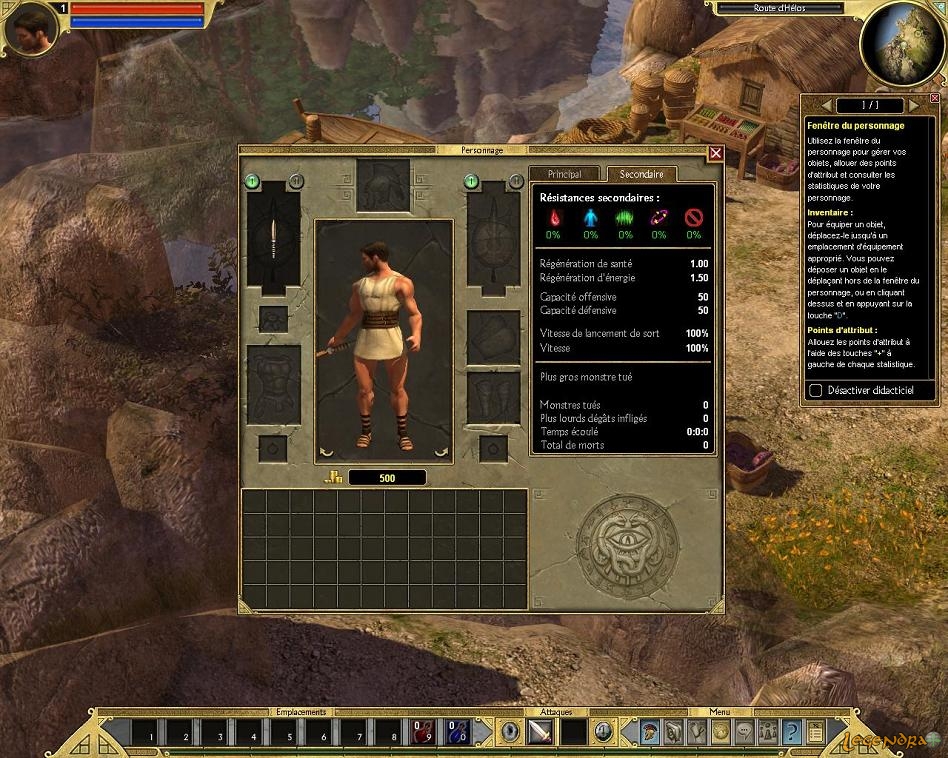The height and width of the screenshot is (758, 948).
Task: Use the blue energy potion slot
Action: pos(457,732)
